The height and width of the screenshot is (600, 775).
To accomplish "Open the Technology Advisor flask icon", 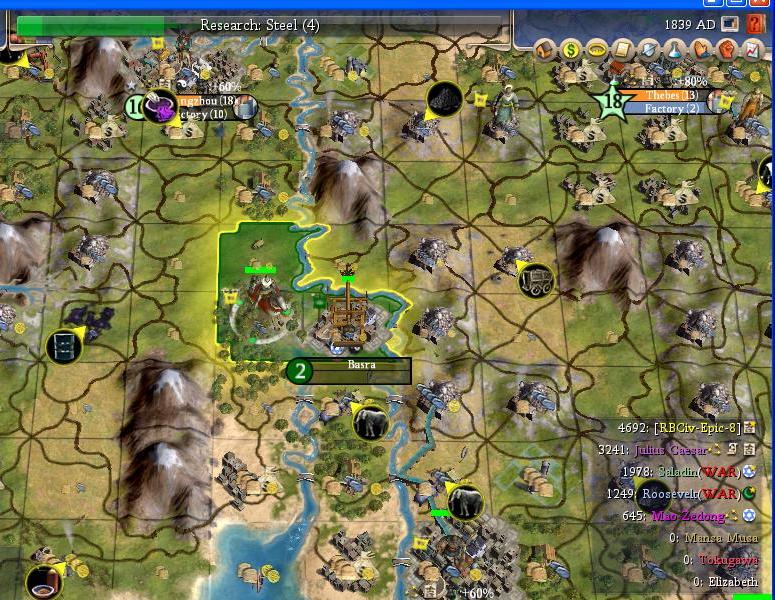I will pyautogui.click(x=675, y=48).
